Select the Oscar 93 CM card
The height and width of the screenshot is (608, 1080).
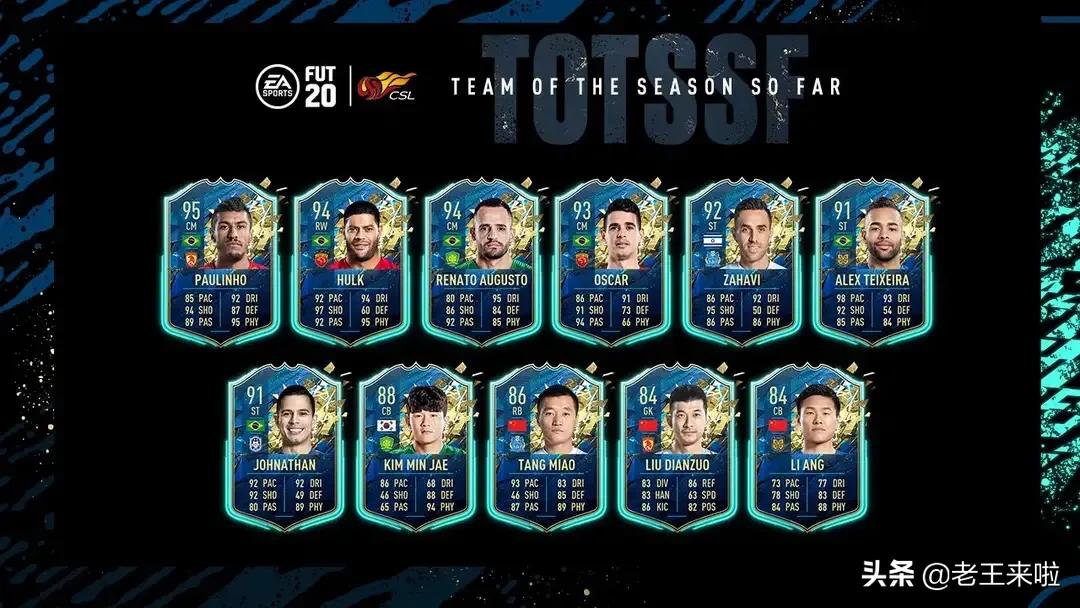(x=611, y=262)
